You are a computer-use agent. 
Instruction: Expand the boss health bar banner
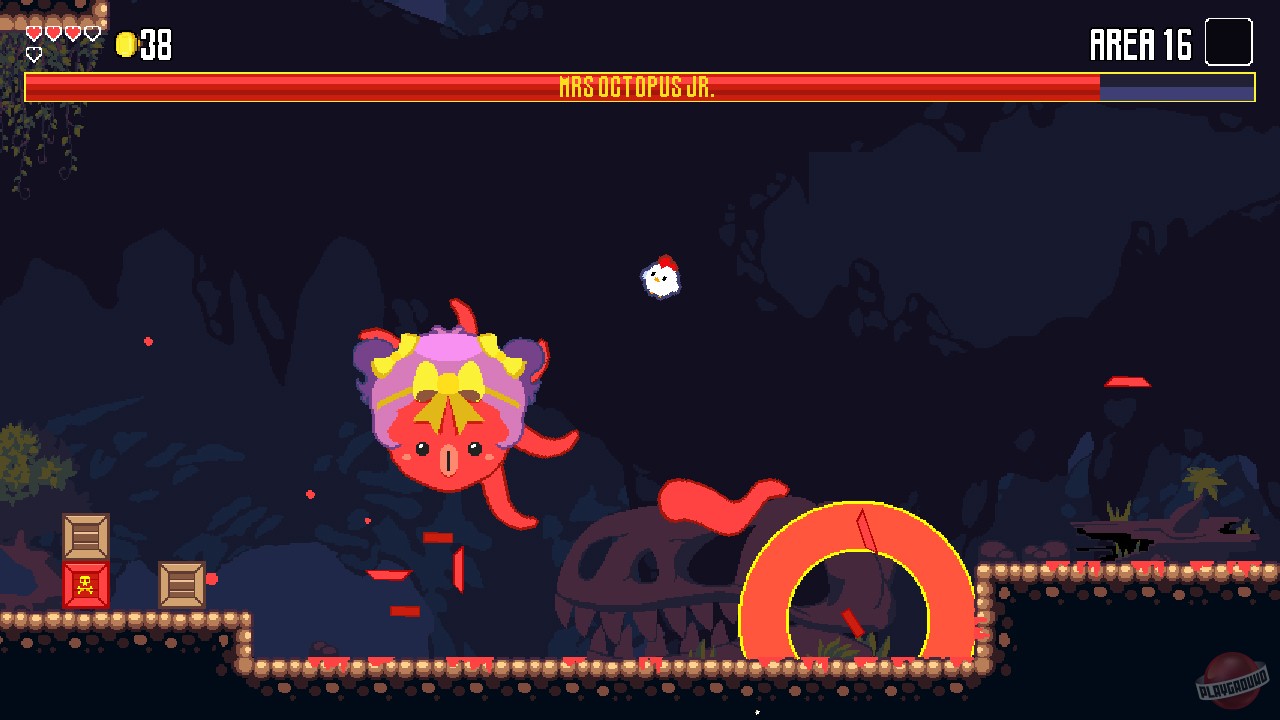(x=640, y=86)
